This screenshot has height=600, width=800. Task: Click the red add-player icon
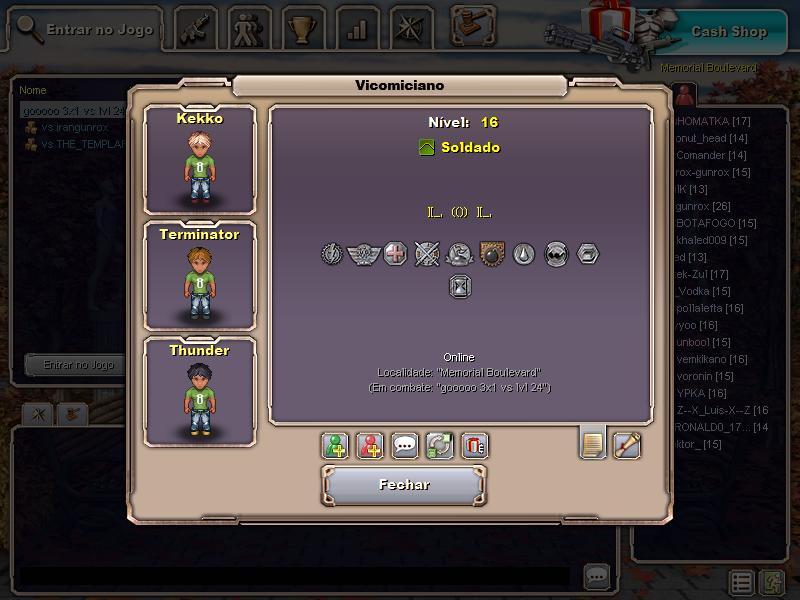click(x=370, y=445)
